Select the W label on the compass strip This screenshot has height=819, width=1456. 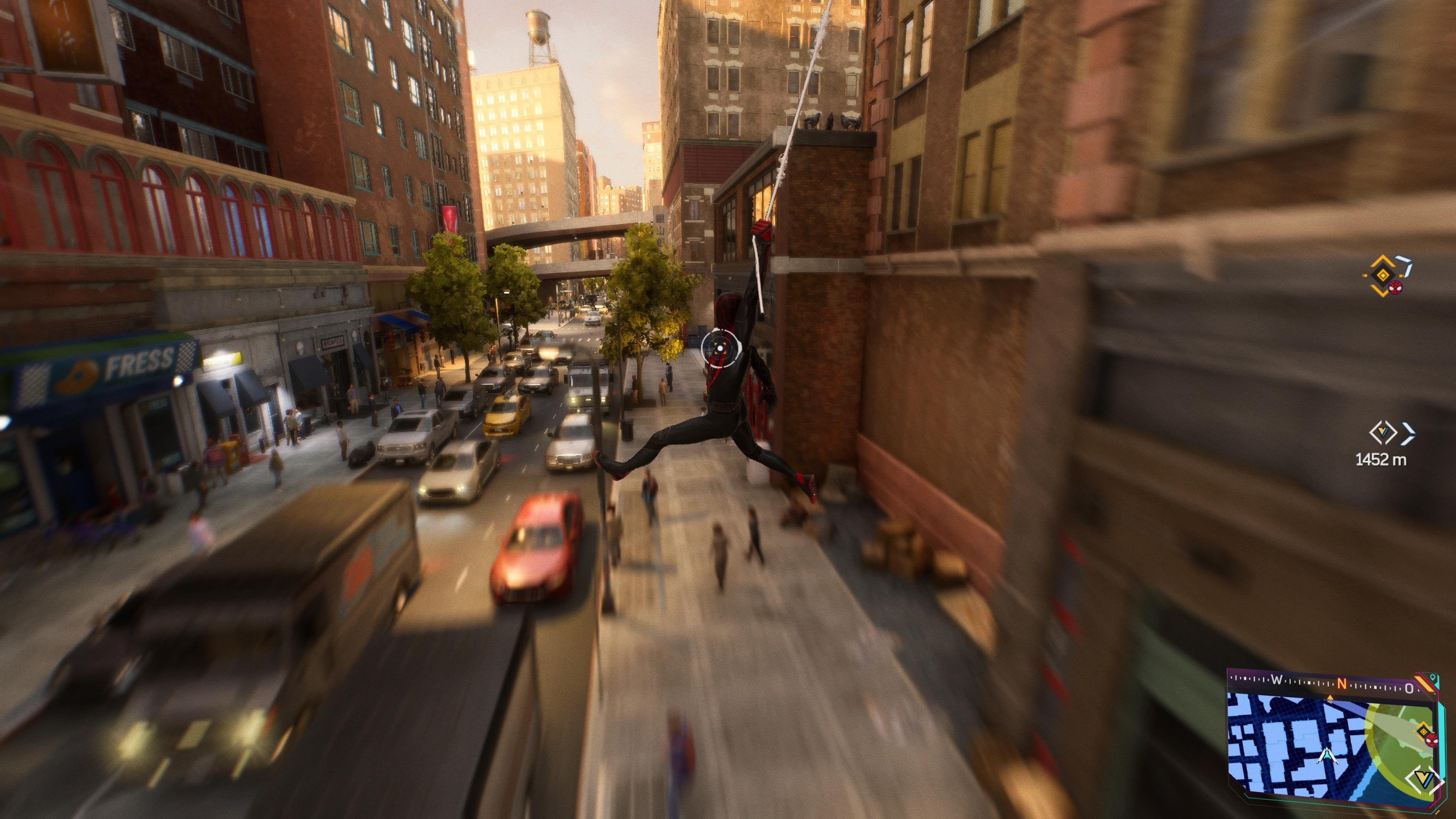pyautogui.click(x=1277, y=678)
